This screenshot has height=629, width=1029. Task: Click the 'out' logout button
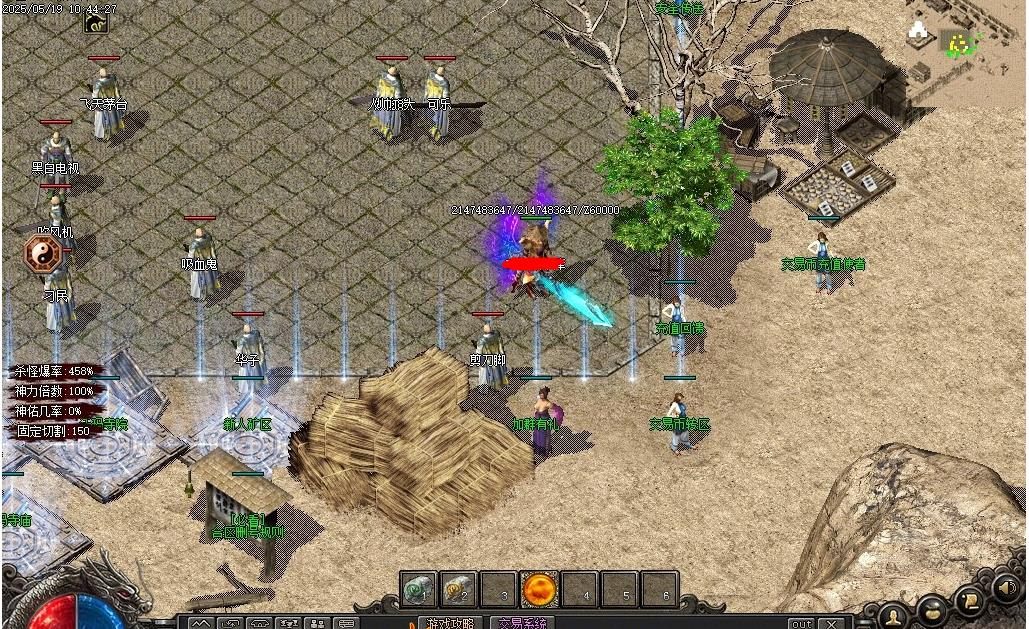[x=801, y=624]
